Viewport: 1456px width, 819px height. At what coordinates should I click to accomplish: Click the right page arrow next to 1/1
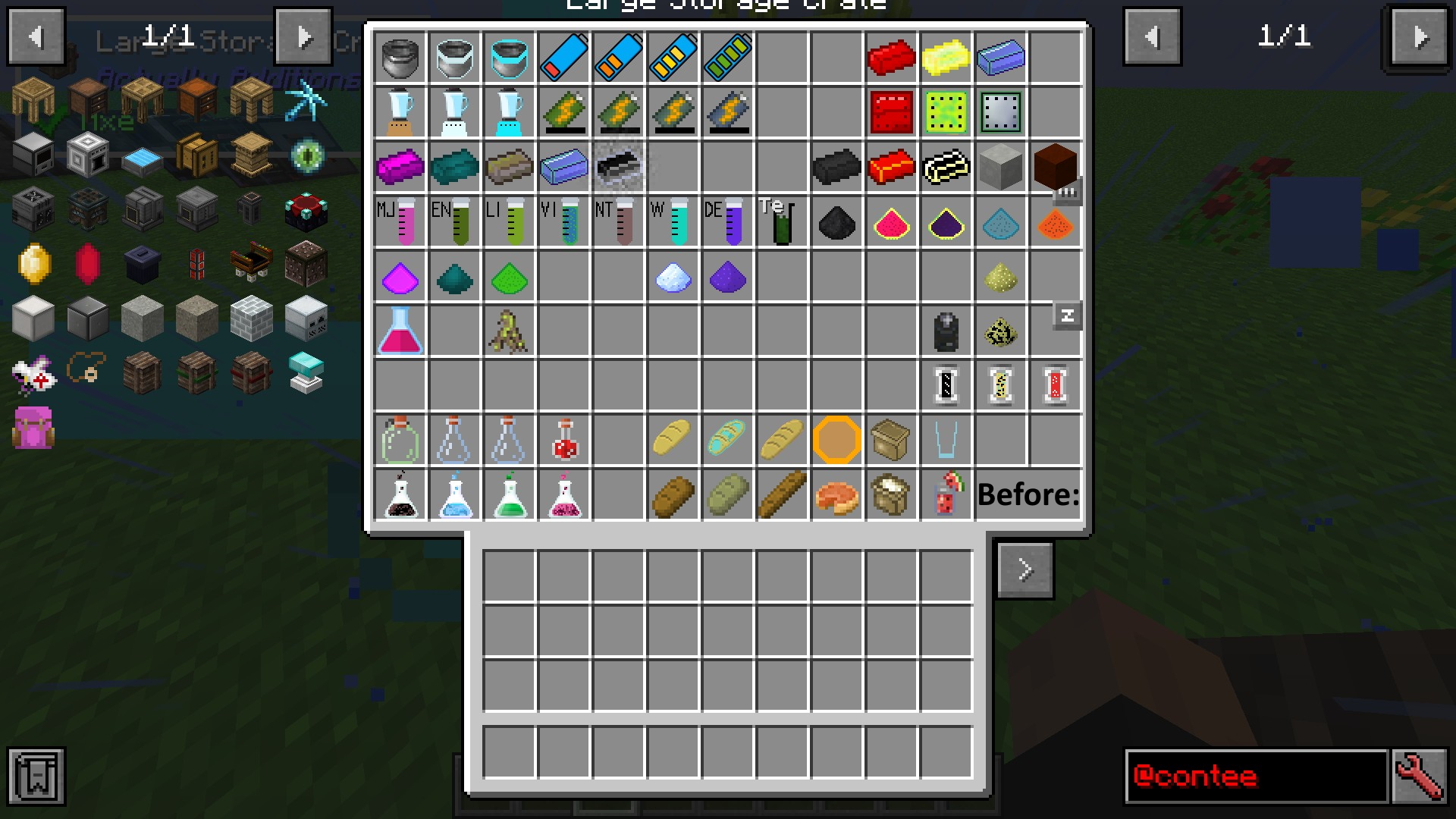1417,36
